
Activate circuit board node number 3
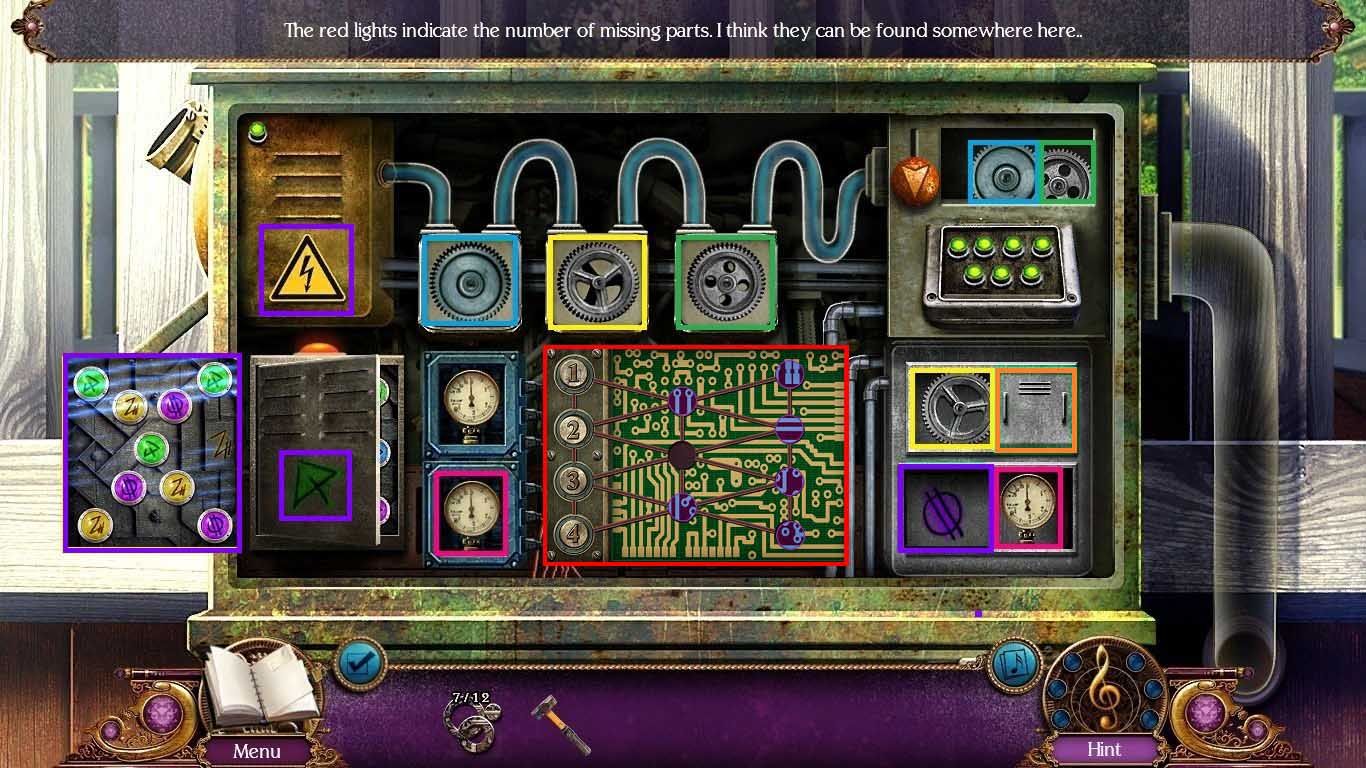(573, 482)
